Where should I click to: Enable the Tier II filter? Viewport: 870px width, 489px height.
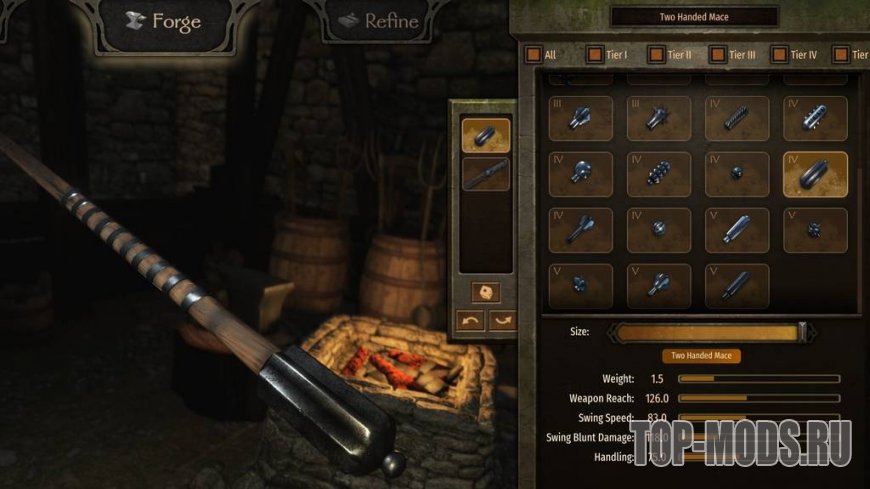tap(656, 54)
